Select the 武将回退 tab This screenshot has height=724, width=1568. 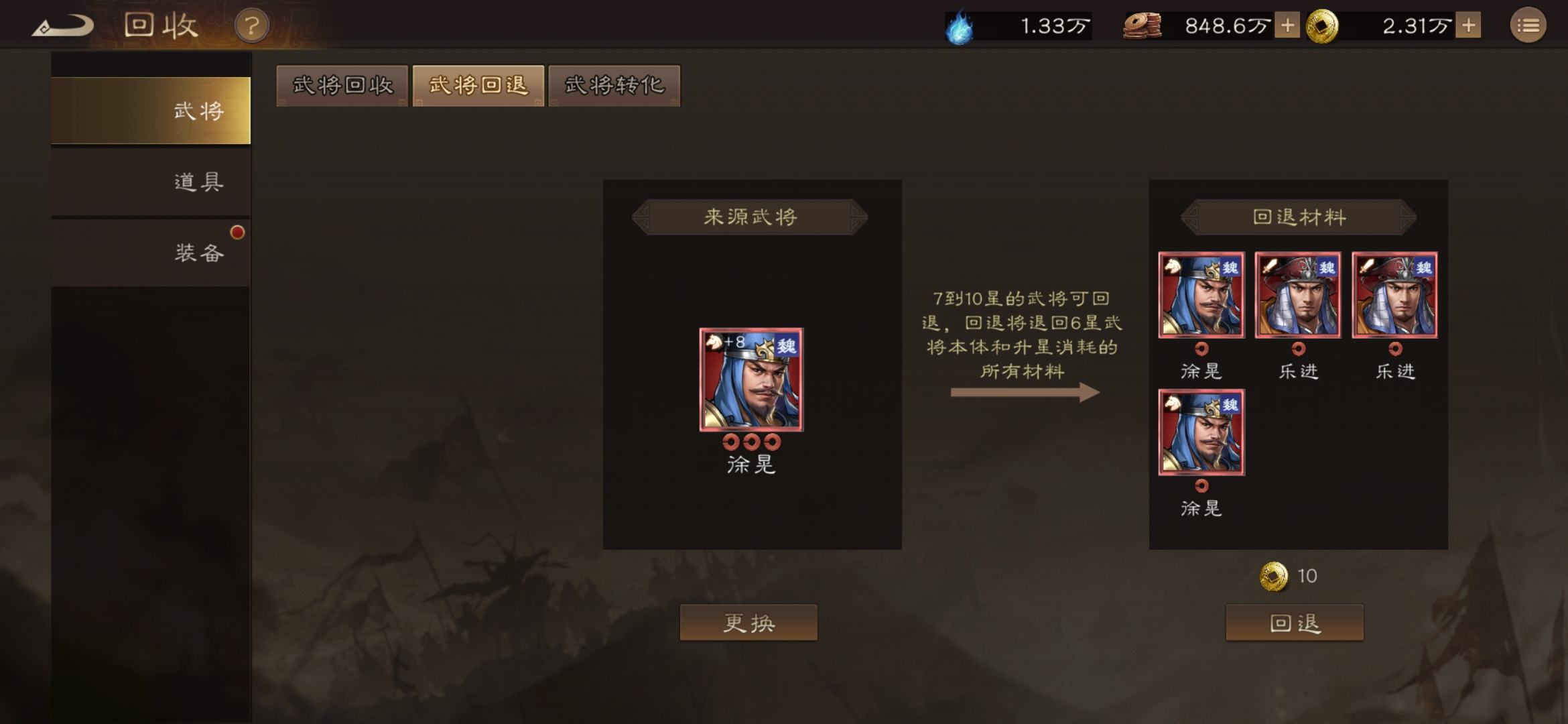(x=477, y=86)
